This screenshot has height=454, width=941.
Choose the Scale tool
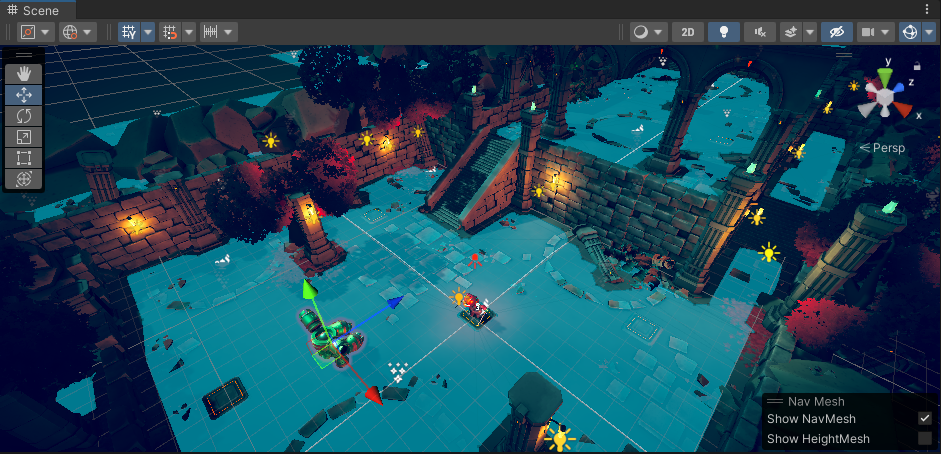(x=24, y=137)
